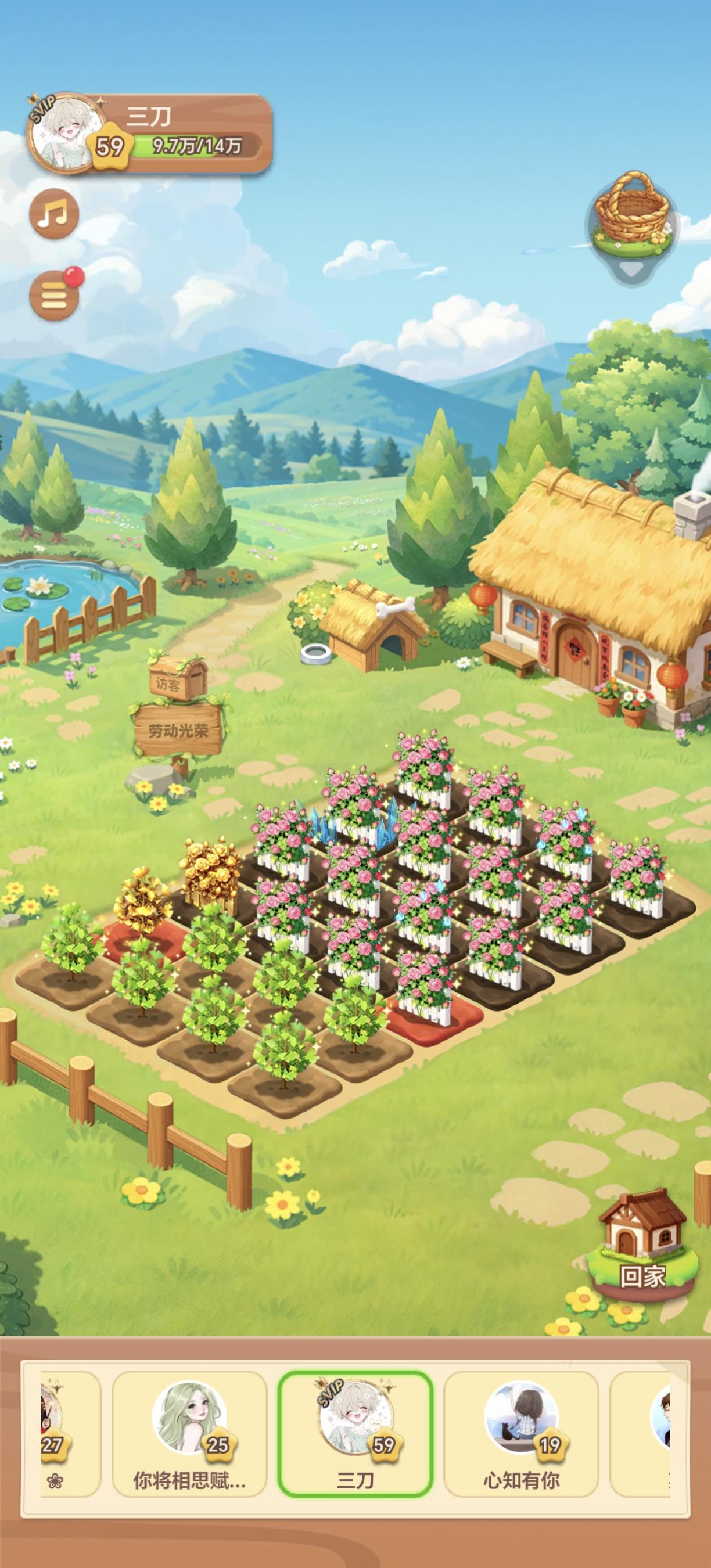The image size is (711, 1568).
Task: Open the 访客 visitor mailbox
Action: pos(177,674)
